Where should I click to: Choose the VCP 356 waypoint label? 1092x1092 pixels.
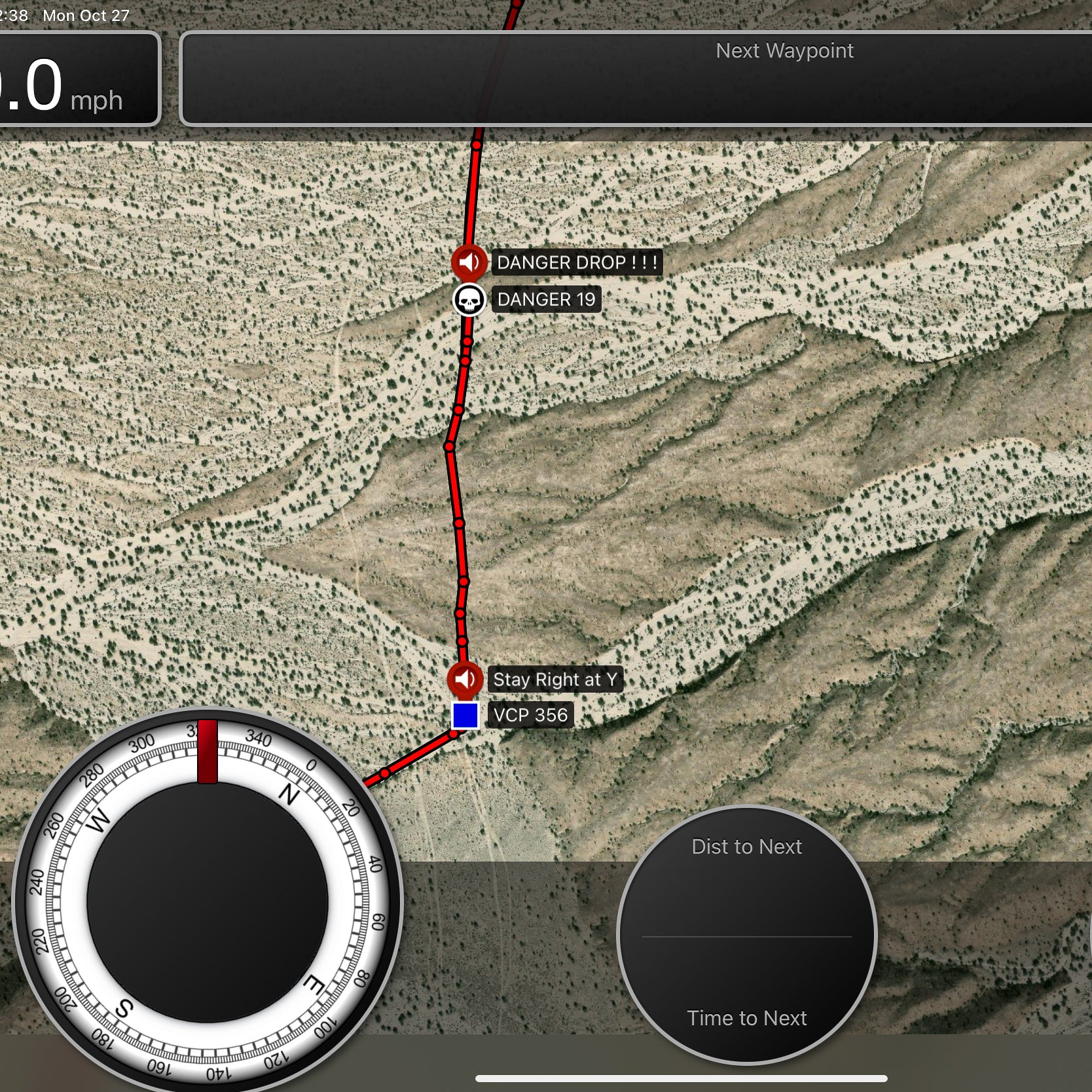[530, 715]
